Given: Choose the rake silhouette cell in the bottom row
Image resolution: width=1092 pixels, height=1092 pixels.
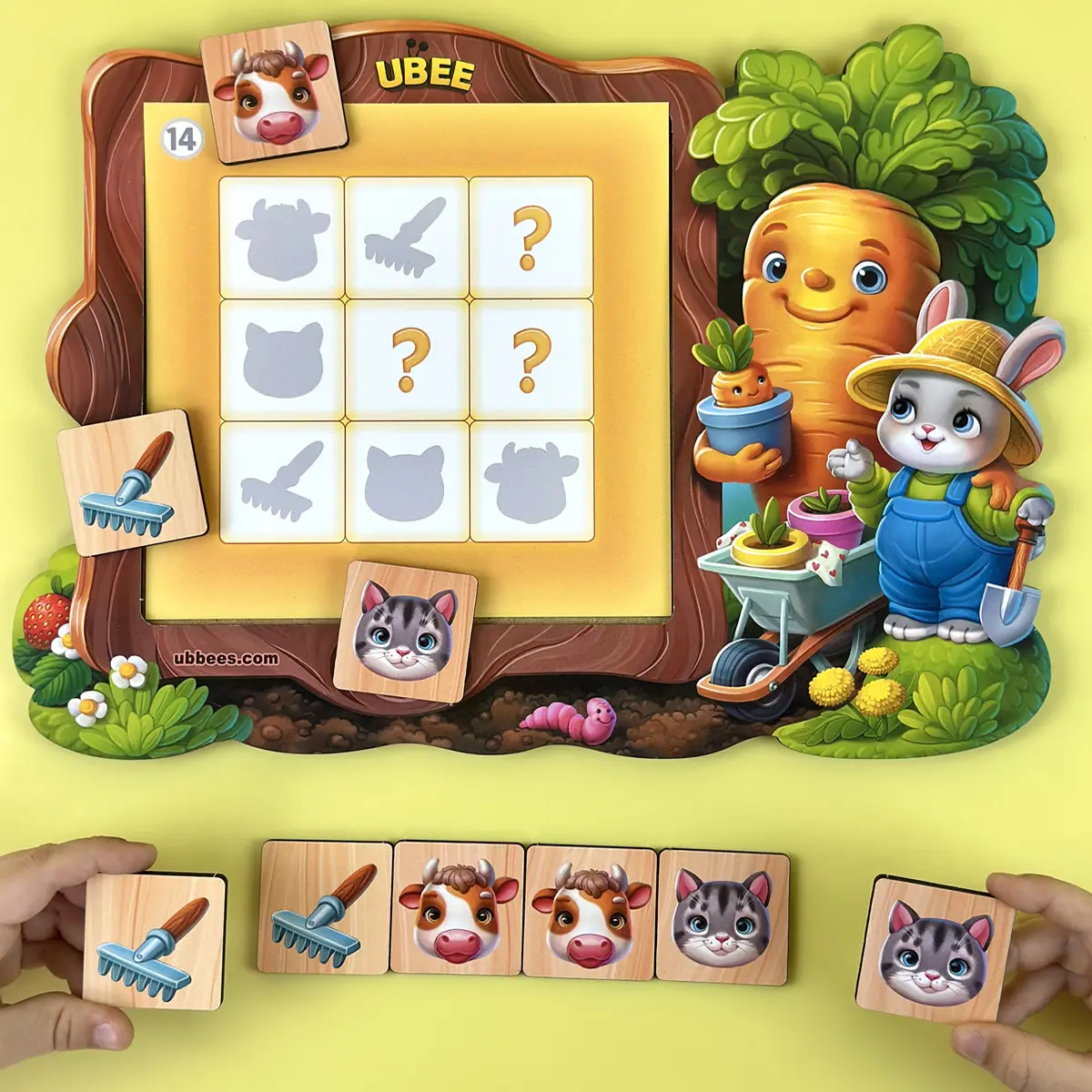Looking at the screenshot, I should [281, 480].
